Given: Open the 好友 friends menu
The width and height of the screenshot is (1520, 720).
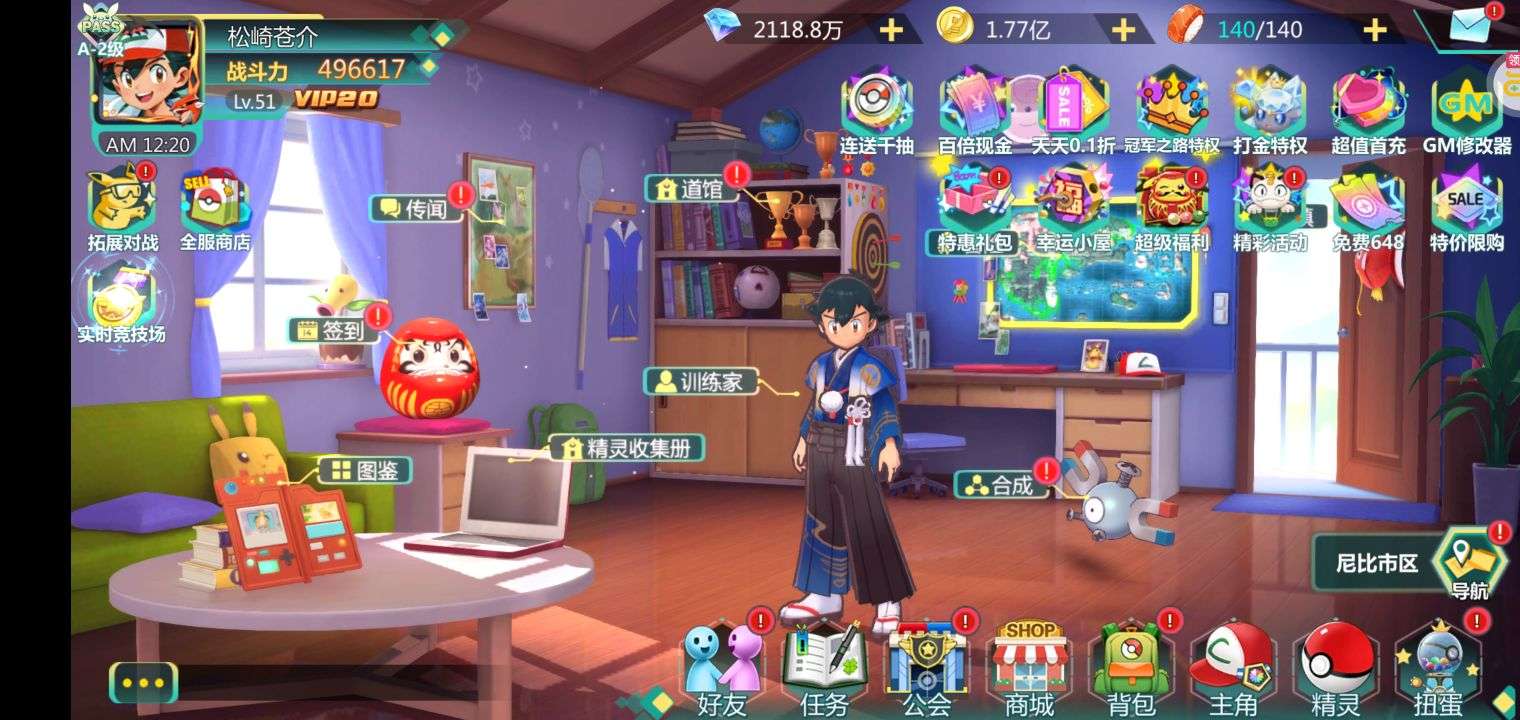Looking at the screenshot, I should pos(723,663).
